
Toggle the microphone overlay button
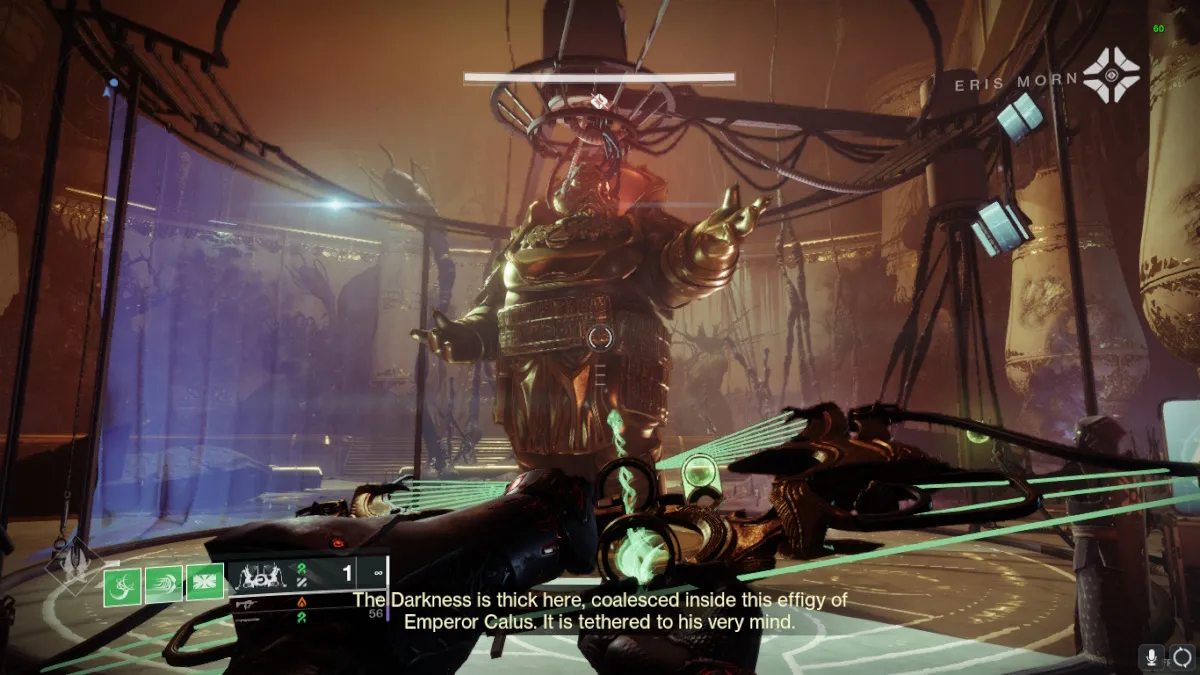pos(1153,657)
